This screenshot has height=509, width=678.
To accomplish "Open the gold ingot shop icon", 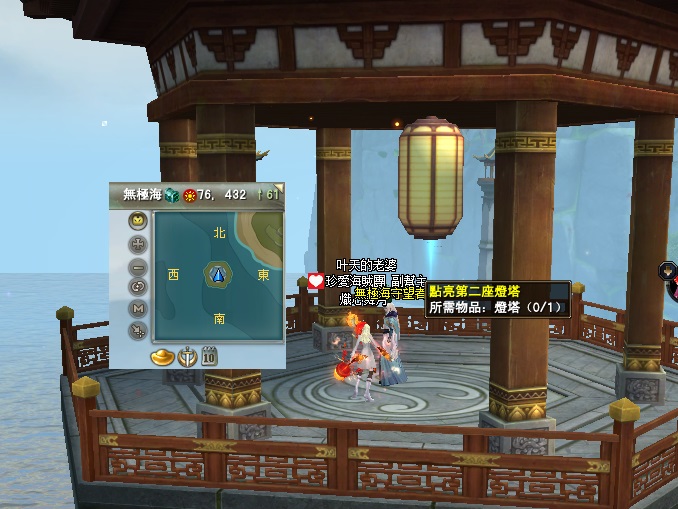I will [163, 356].
